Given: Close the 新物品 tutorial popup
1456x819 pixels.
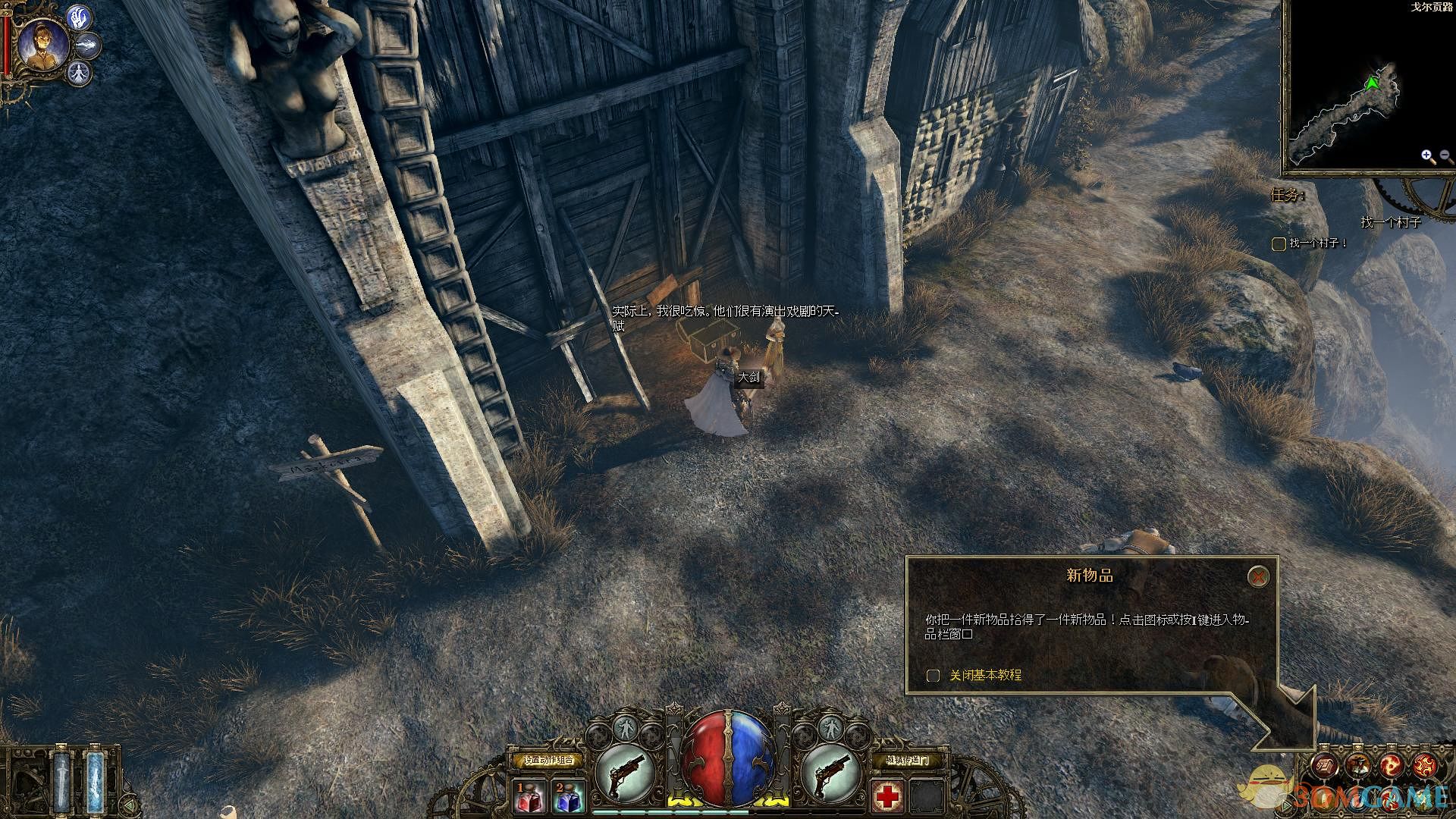Looking at the screenshot, I should tap(1258, 577).
